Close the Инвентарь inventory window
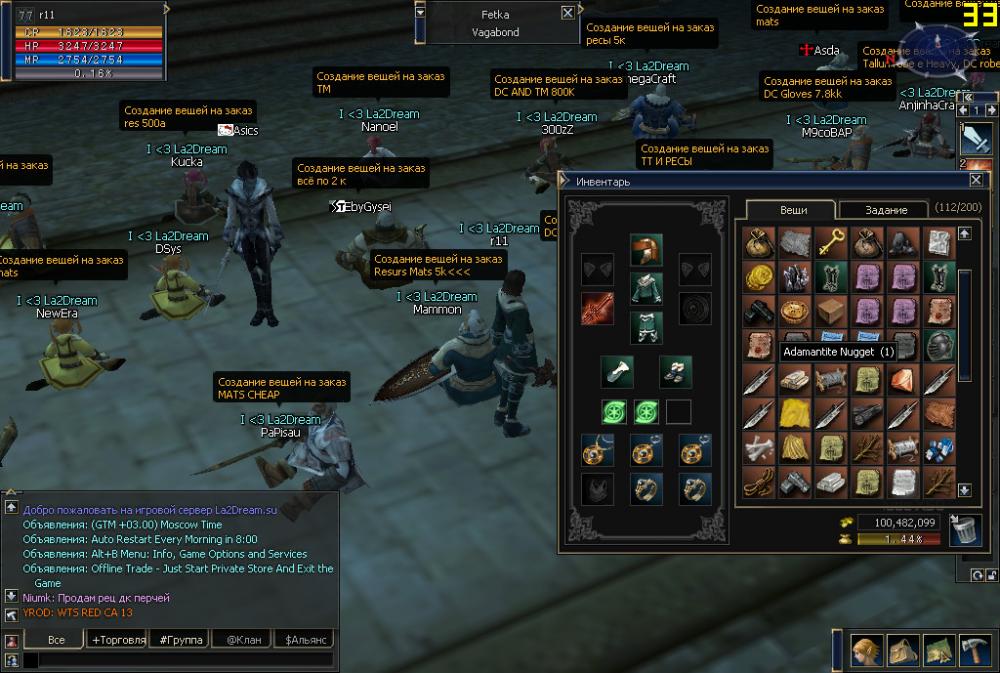Image resolution: width=1000 pixels, height=673 pixels. (976, 181)
